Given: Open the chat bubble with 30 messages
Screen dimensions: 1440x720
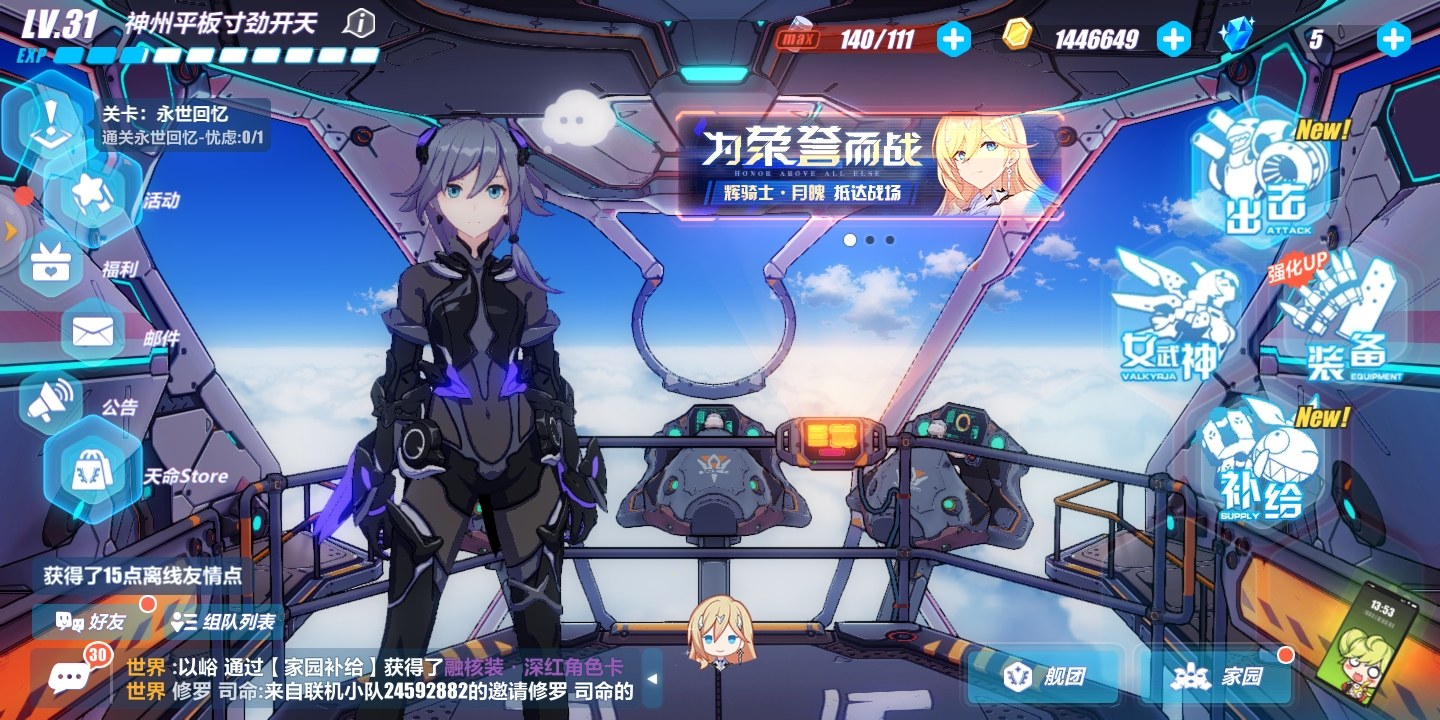Looking at the screenshot, I should click(x=70, y=677).
